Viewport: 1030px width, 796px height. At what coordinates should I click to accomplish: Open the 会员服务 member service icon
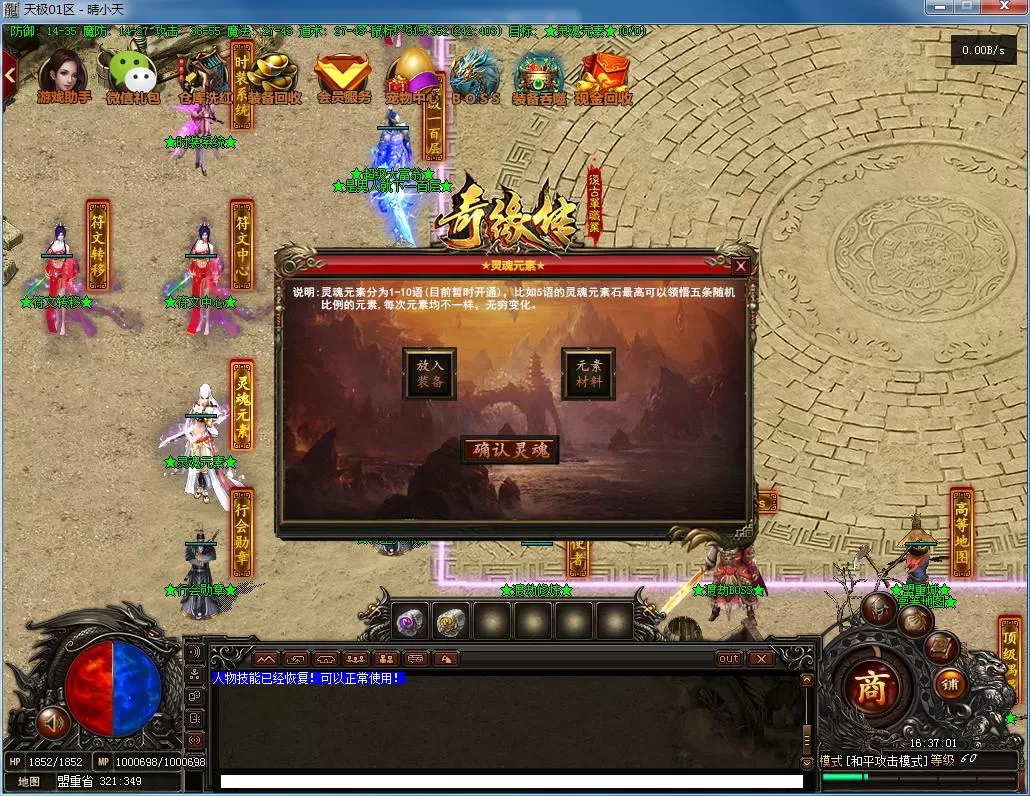pos(343,76)
